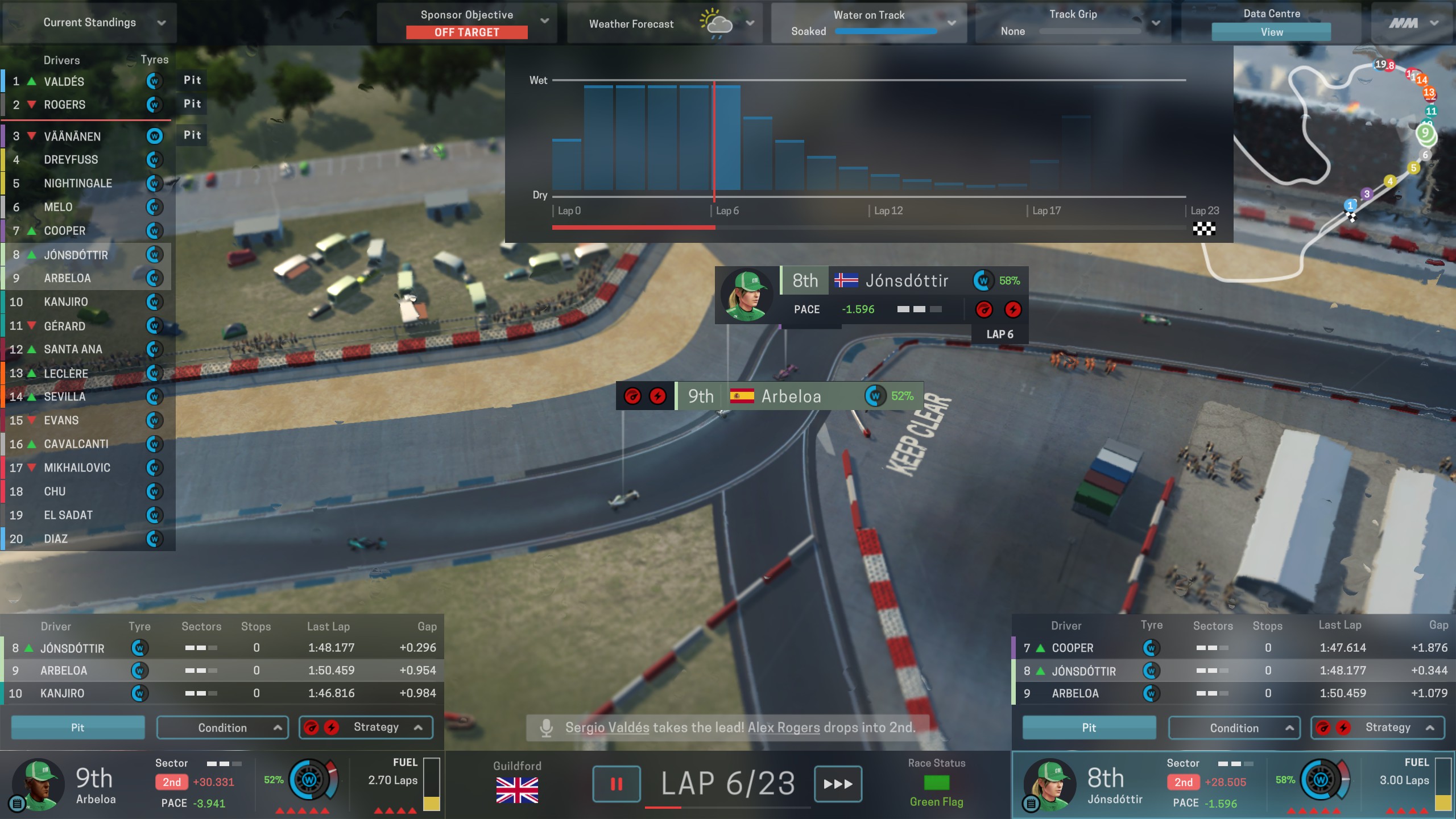Expand the Track Grip panel

tap(1156, 23)
